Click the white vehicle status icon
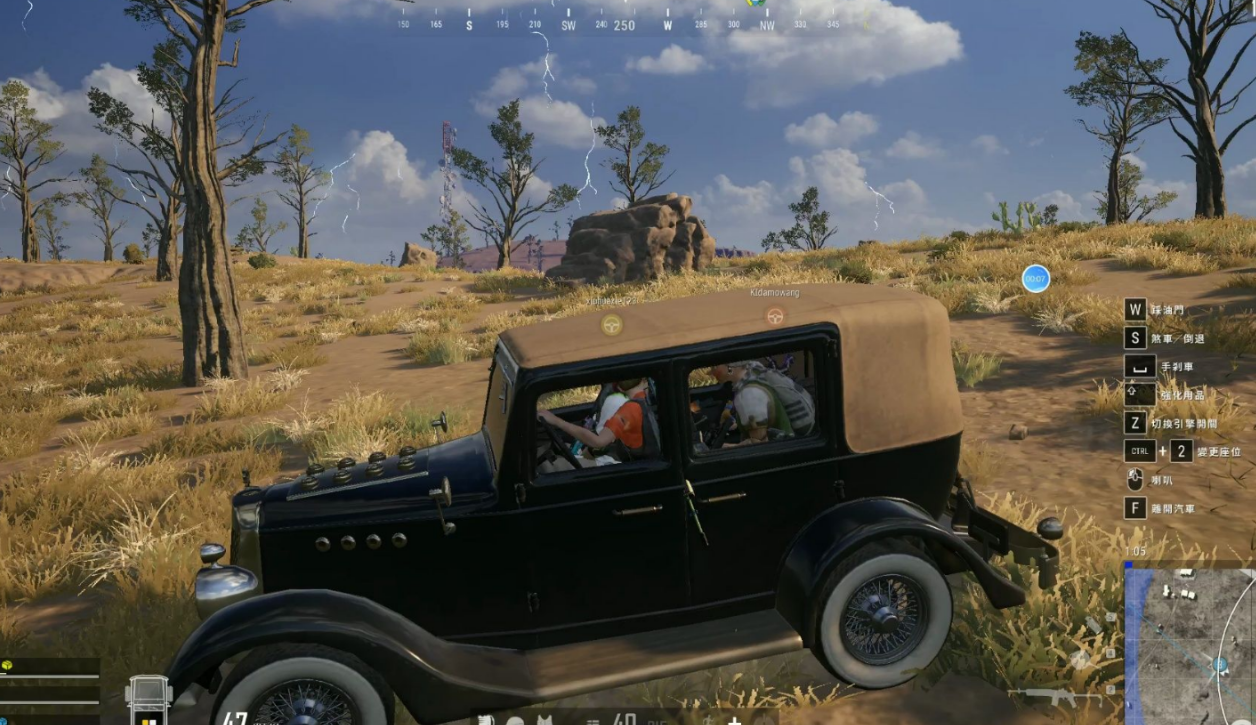 tap(148, 699)
